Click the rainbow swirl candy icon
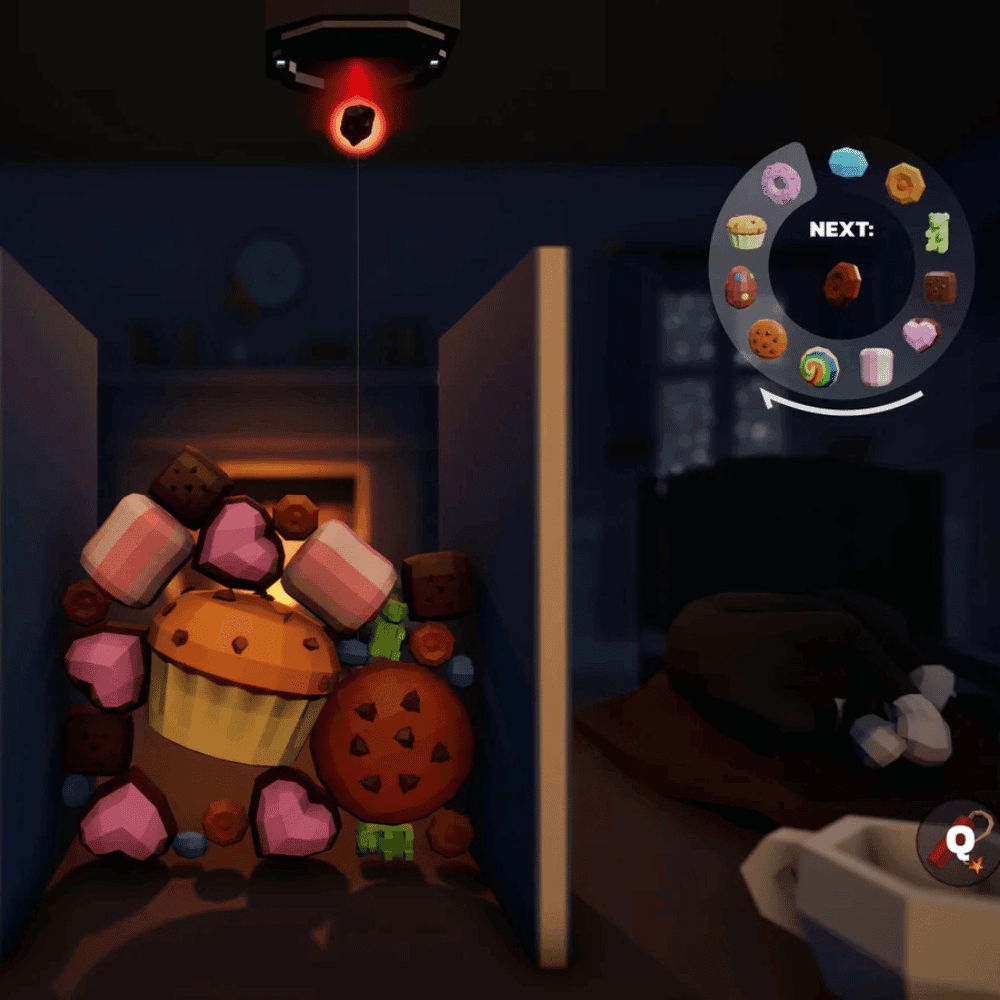The image size is (1000, 1000). tap(819, 367)
